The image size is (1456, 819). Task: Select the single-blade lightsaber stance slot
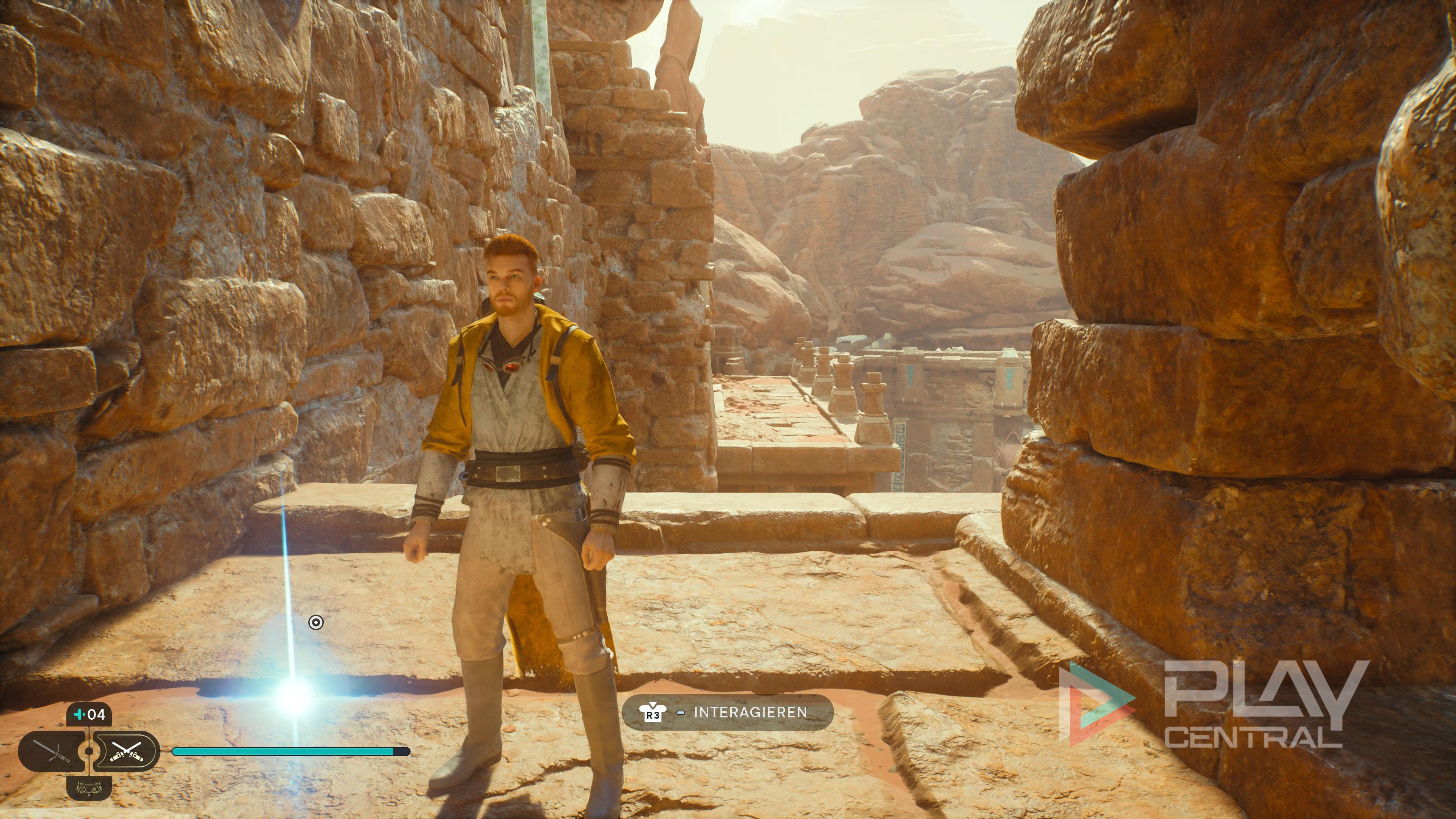click(x=52, y=751)
